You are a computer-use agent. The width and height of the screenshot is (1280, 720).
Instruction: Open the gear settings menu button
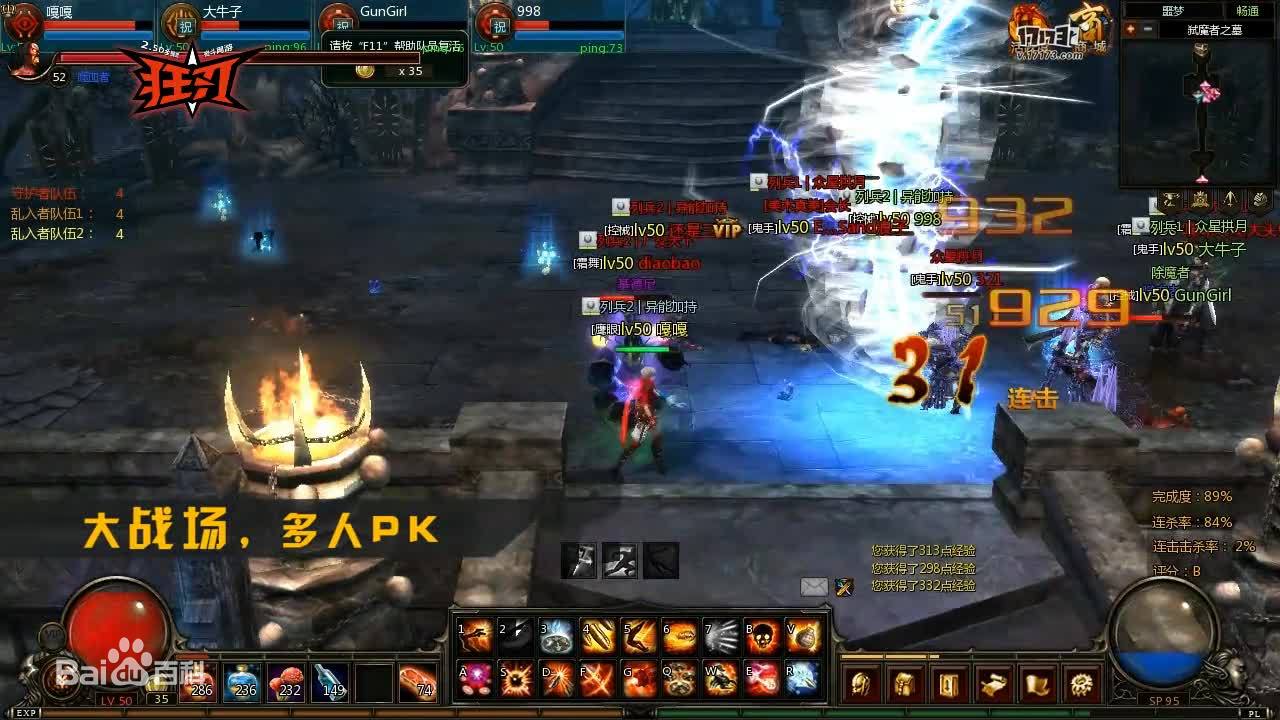point(1083,685)
